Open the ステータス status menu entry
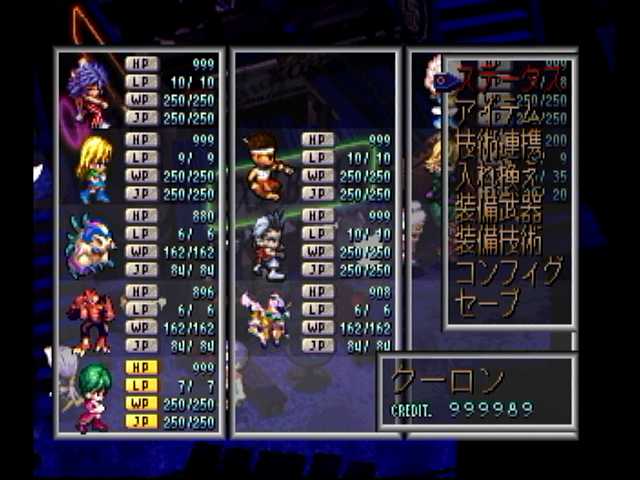 coord(505,76)
